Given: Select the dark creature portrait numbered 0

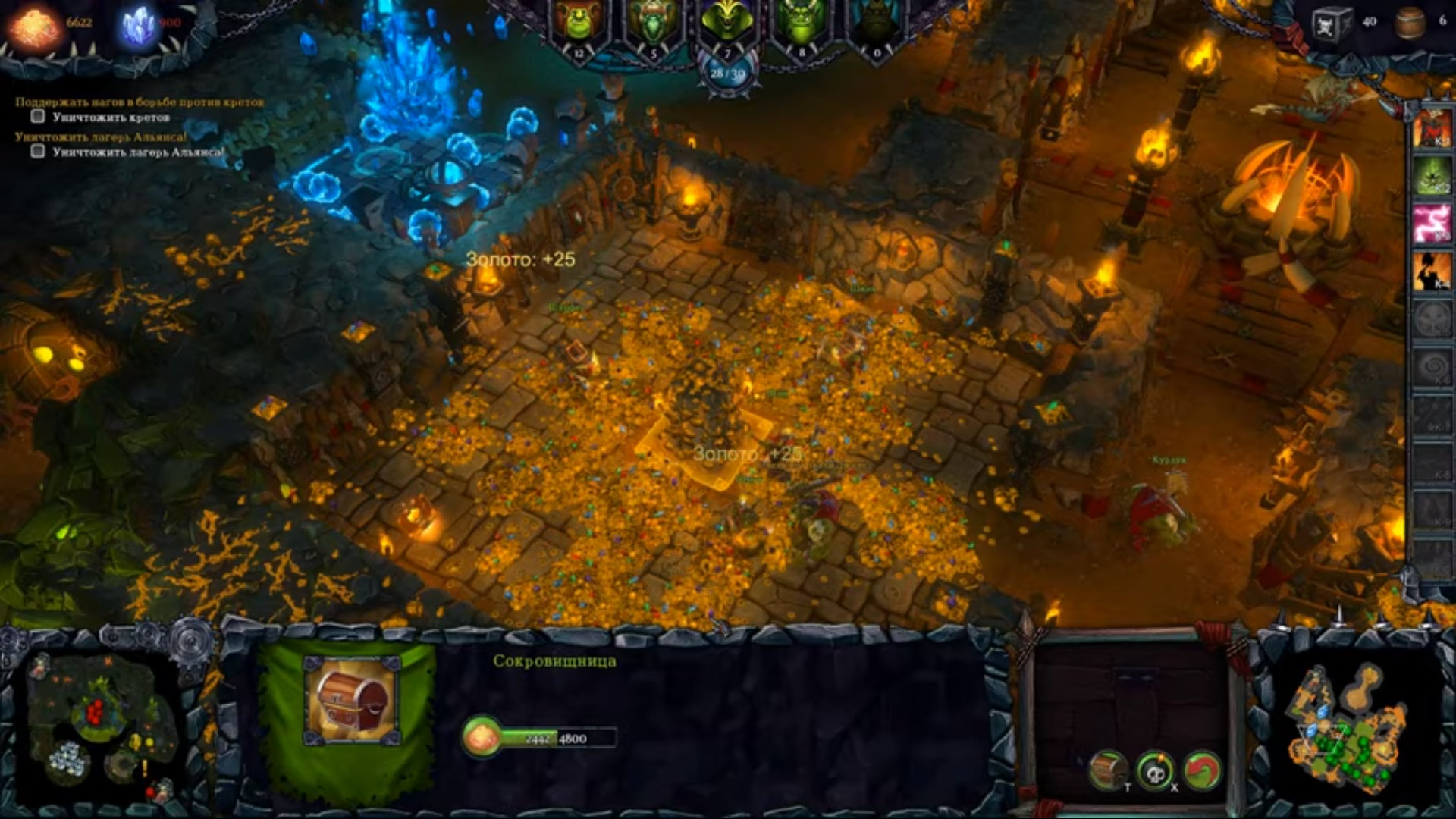Looking at the screenshot, I should click(x=875, y=24).
